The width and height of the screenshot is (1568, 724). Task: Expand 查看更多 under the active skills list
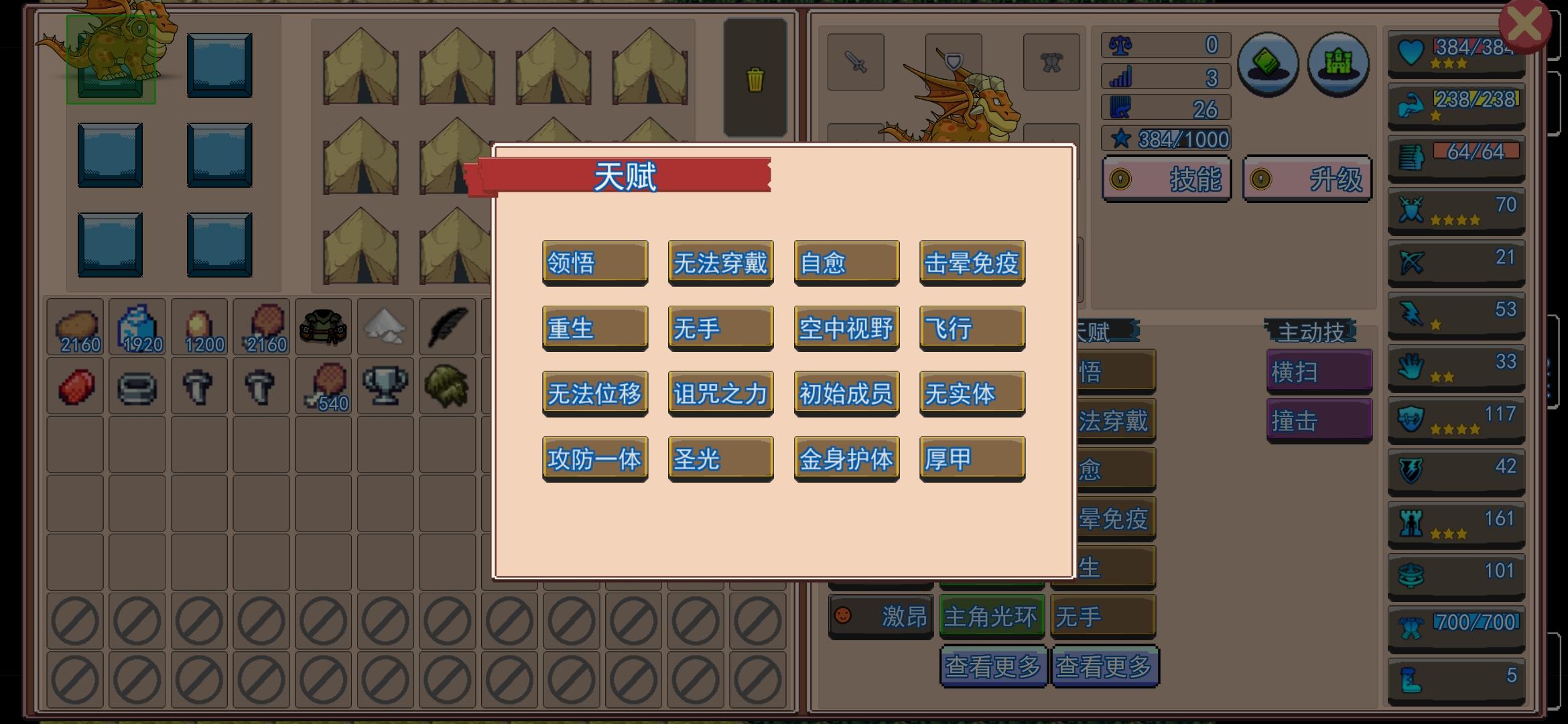click(x=1104, y=667)
